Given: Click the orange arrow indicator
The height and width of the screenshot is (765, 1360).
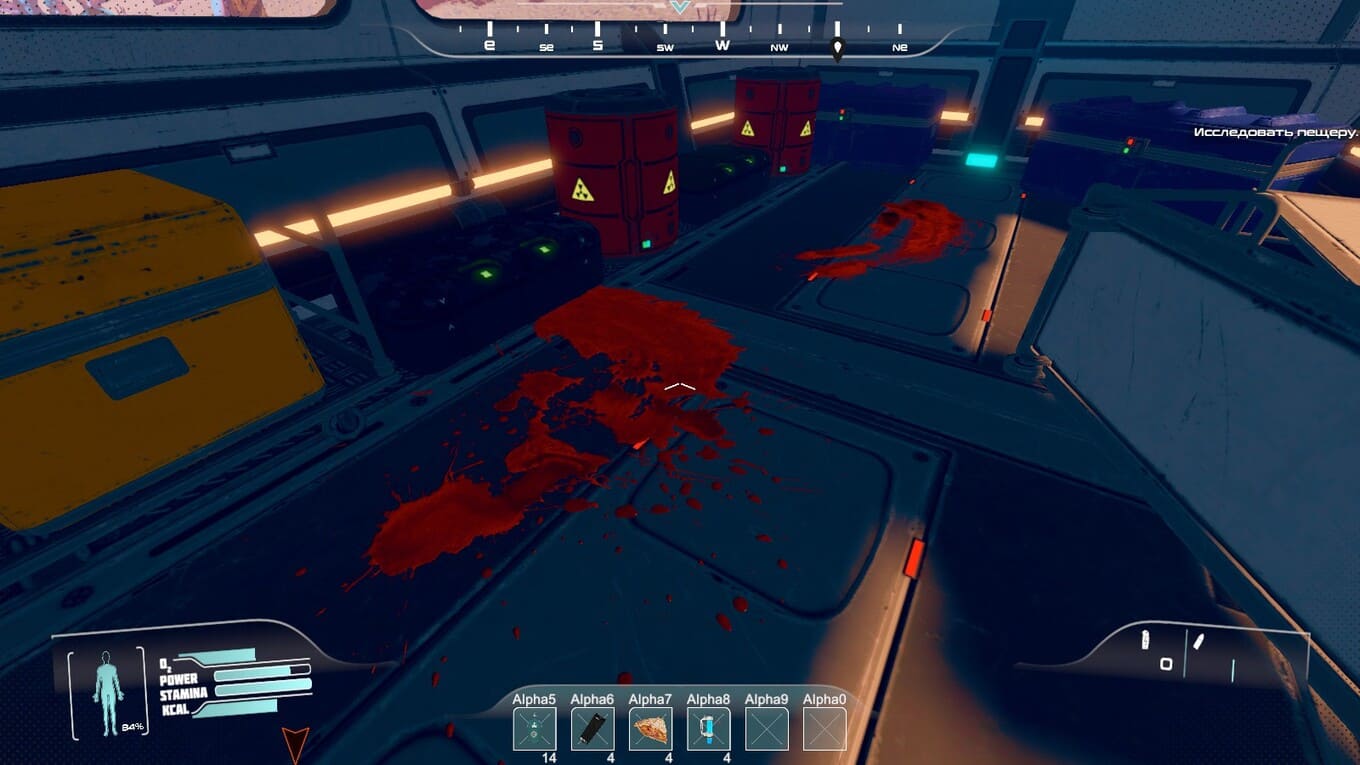Looking at the screenshot, I should (293, 742).
